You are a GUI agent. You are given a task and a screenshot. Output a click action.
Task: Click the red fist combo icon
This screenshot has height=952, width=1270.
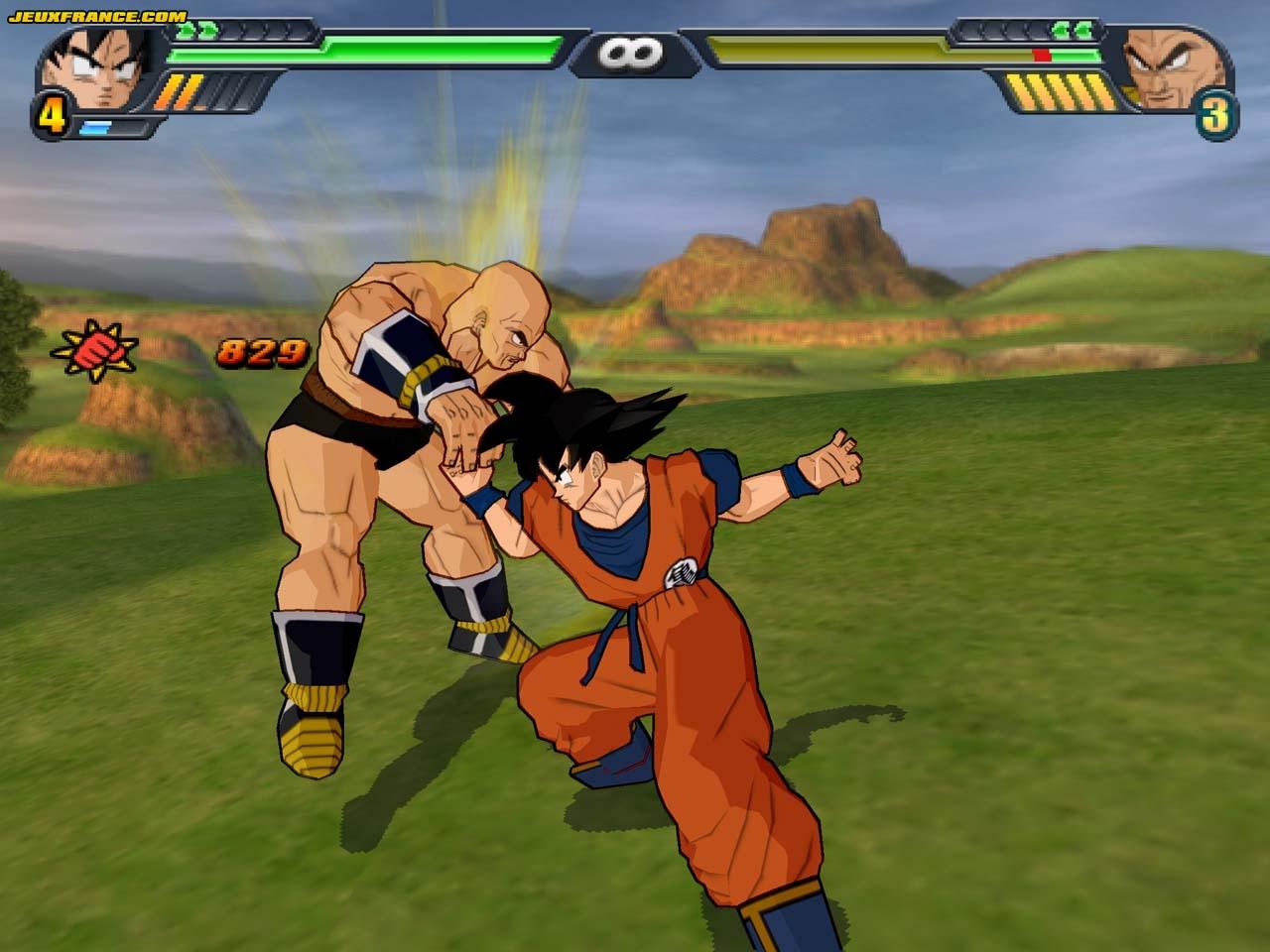(x=95, y=347)
